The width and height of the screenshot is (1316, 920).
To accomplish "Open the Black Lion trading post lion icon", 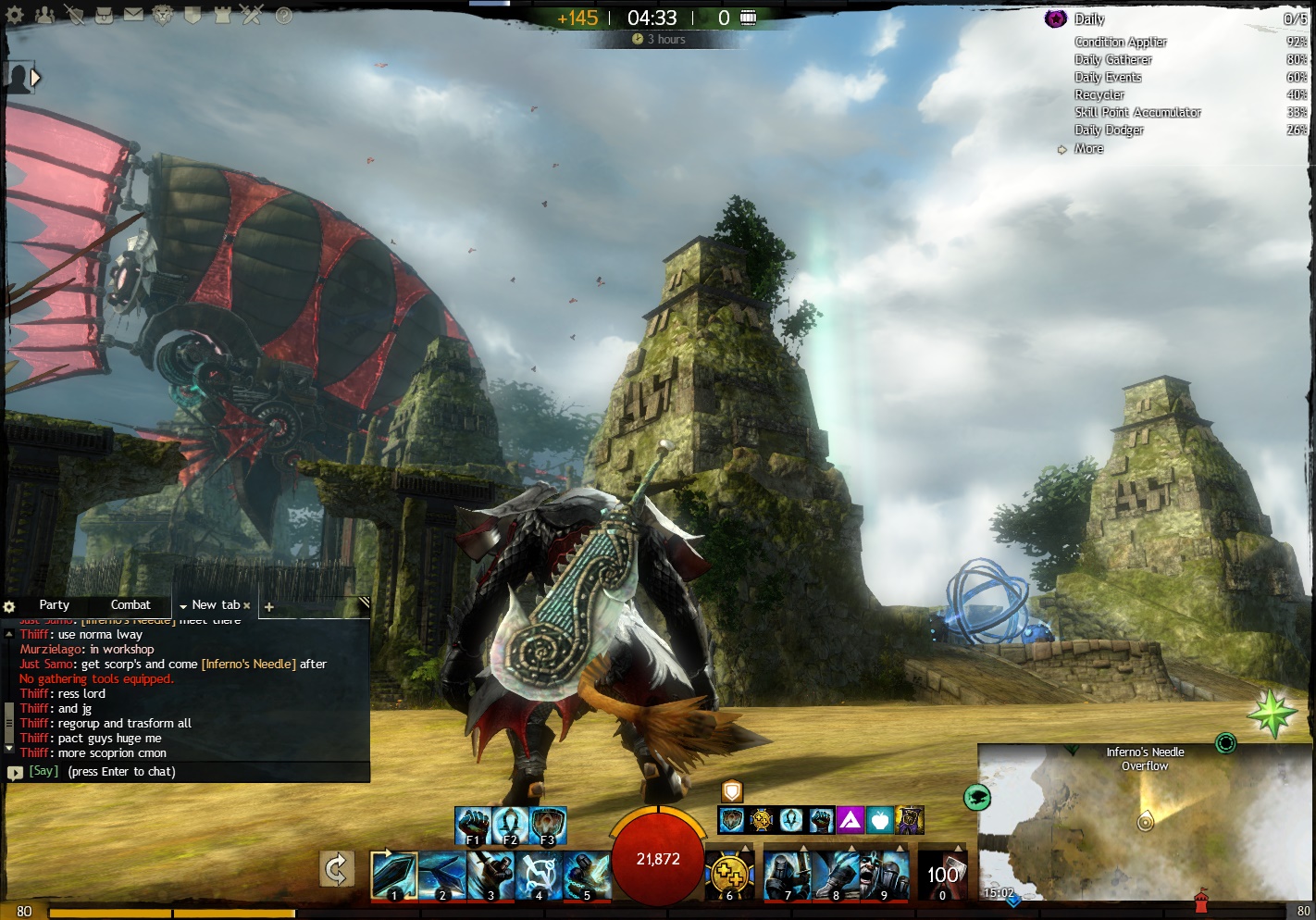I will pos(163,15).
